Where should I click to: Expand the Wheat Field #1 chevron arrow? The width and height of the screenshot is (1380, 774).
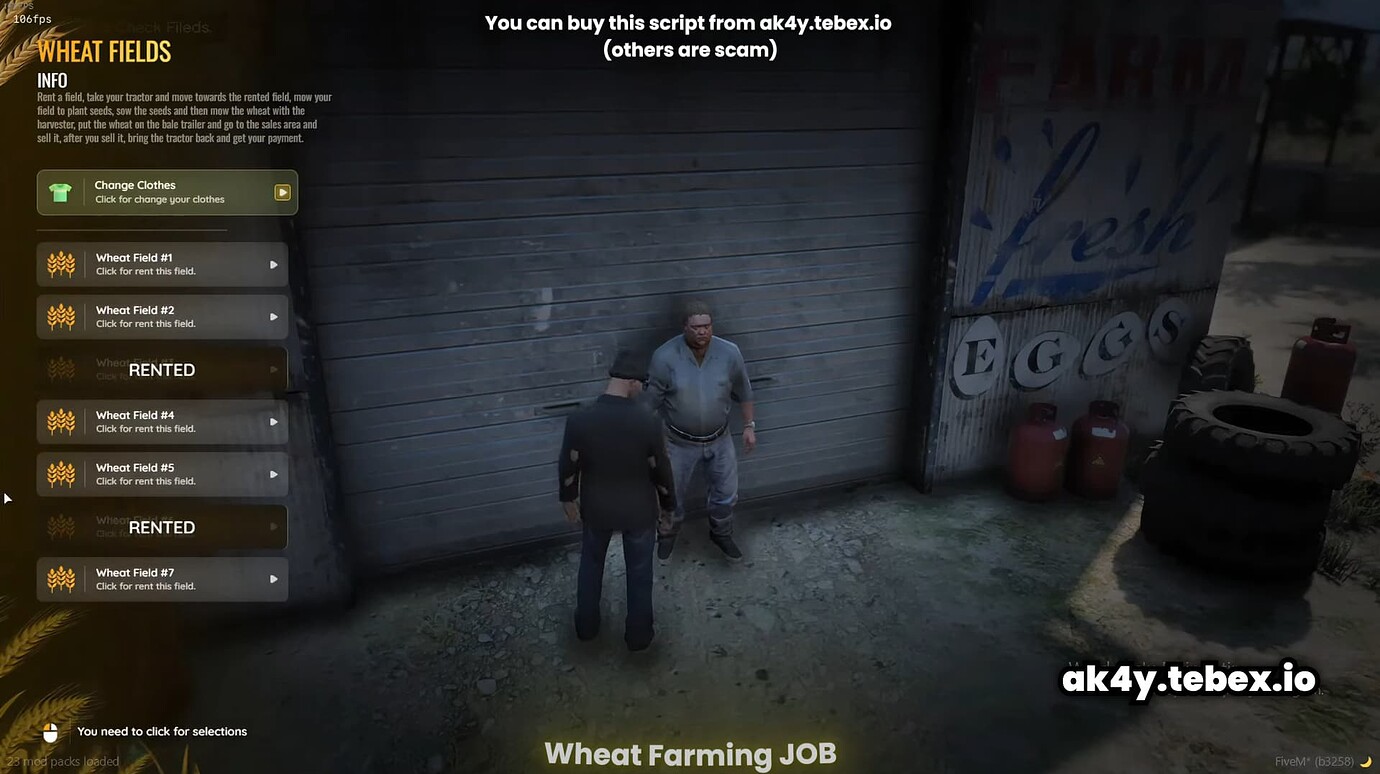(272, 263)
